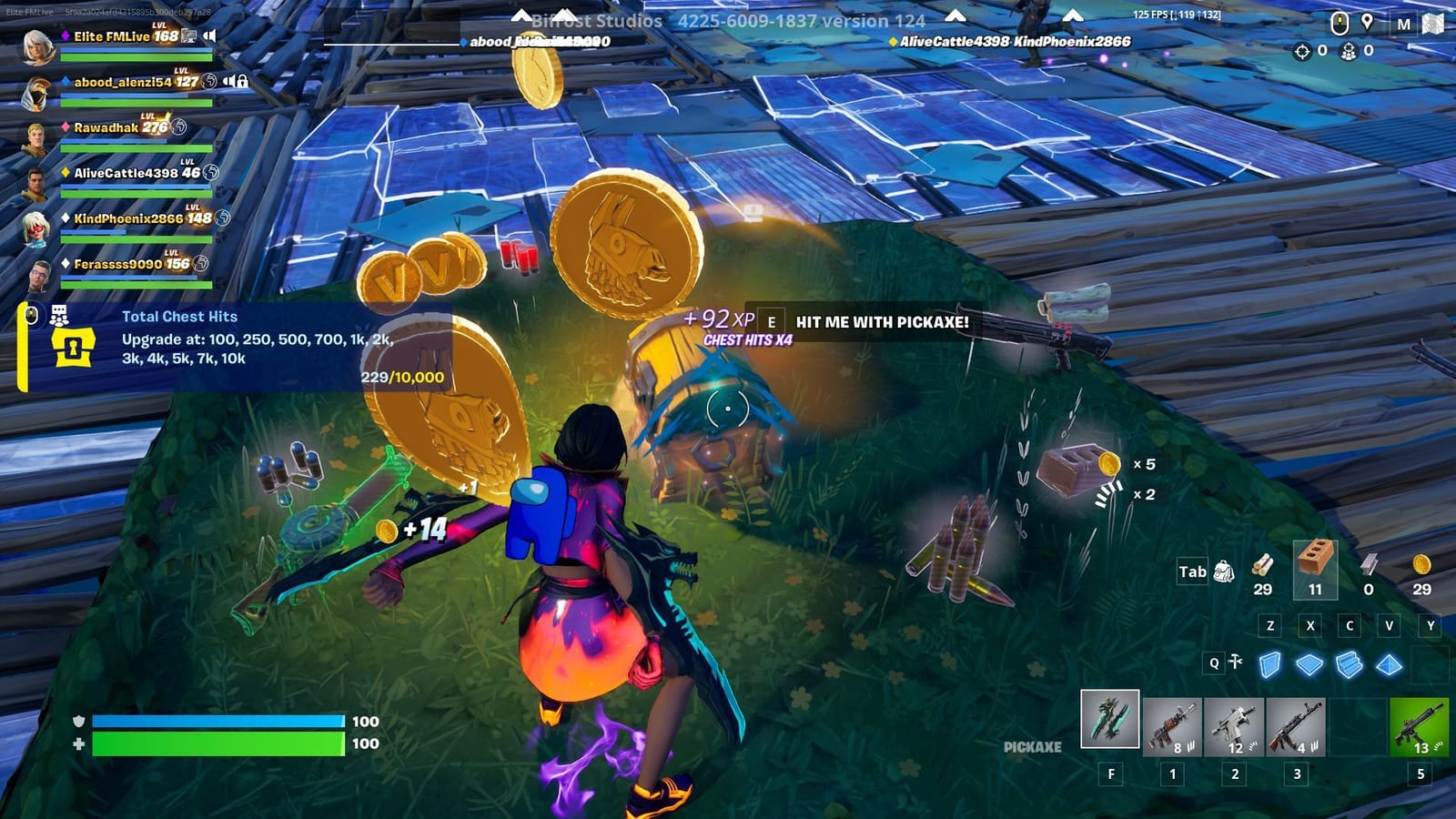Viewport: 1456px width, 819px height.
Task: Click the green health bar
Action: (218, 742)
